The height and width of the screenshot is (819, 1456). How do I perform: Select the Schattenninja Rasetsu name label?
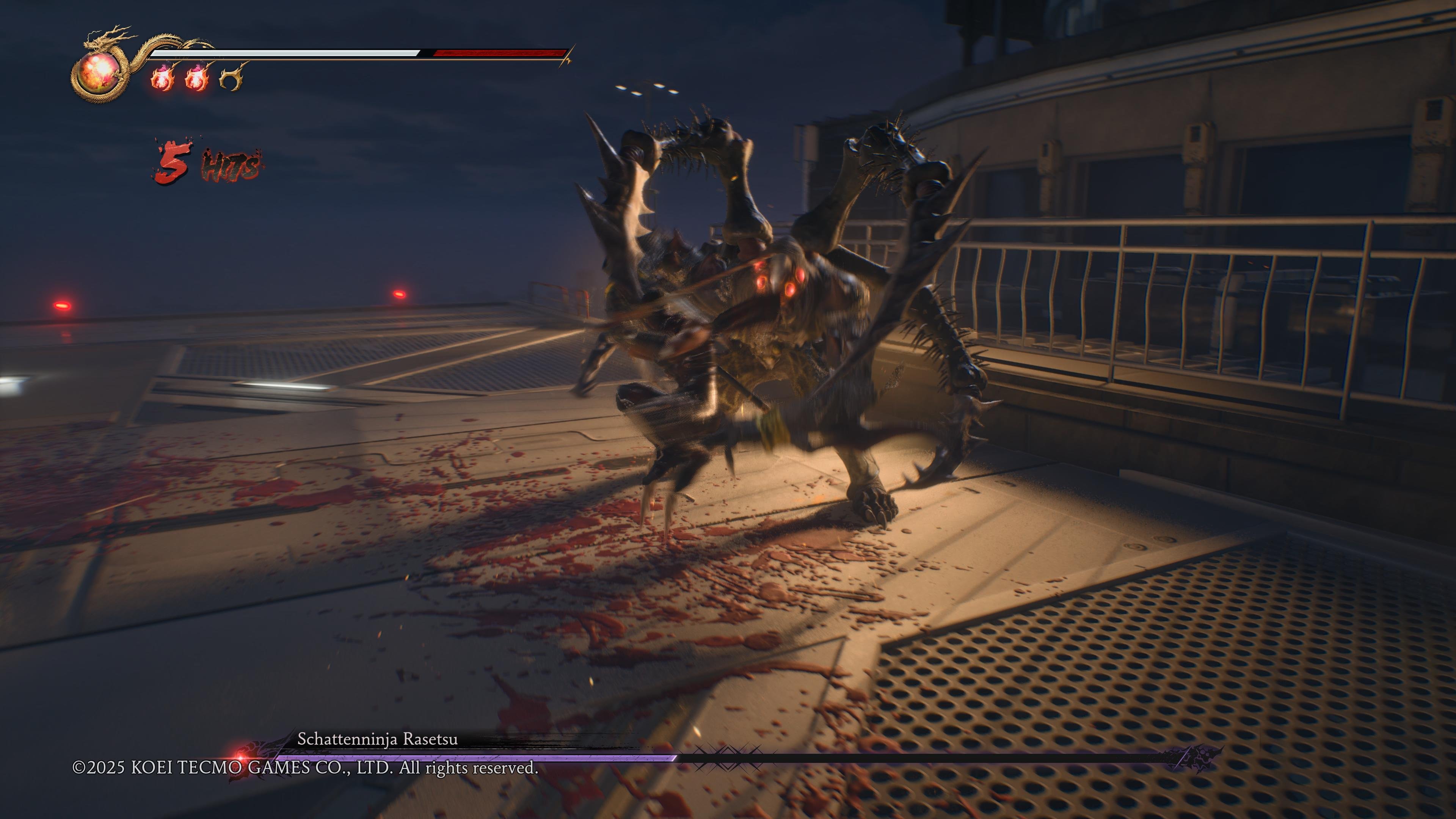(x=379, y=739)
